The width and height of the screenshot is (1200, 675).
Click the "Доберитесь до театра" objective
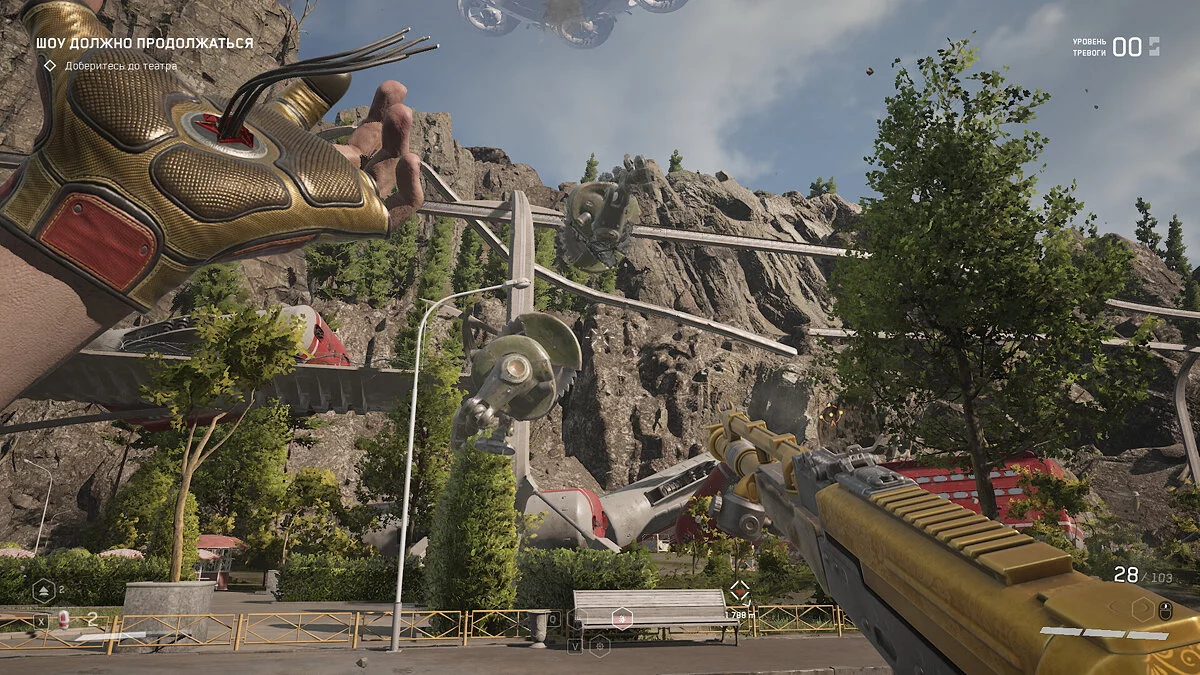click(121, 66)
